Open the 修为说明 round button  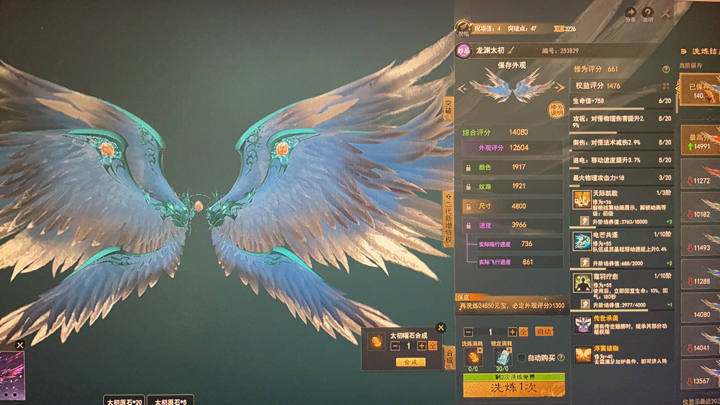556,109
